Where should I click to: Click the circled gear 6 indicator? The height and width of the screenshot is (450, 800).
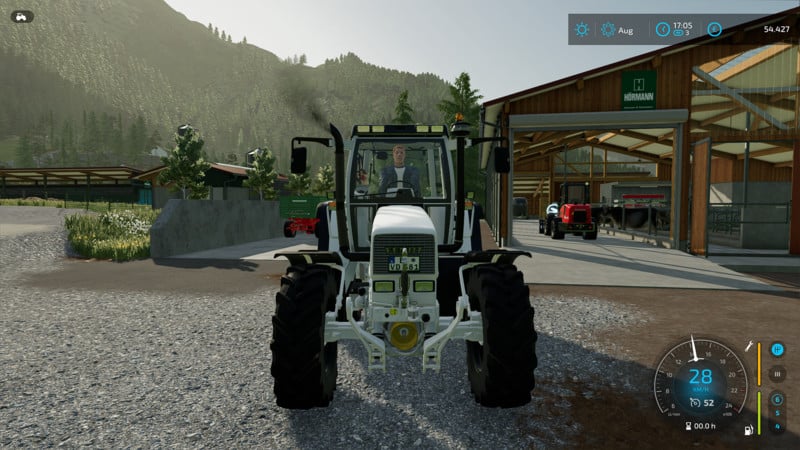point(777,398)
